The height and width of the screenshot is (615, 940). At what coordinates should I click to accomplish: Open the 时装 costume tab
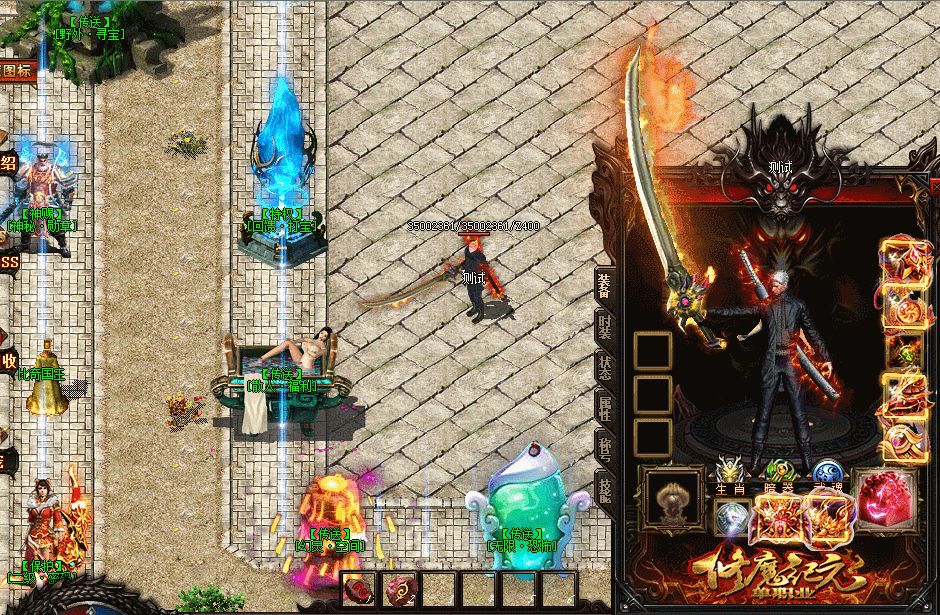click(606, 327)
